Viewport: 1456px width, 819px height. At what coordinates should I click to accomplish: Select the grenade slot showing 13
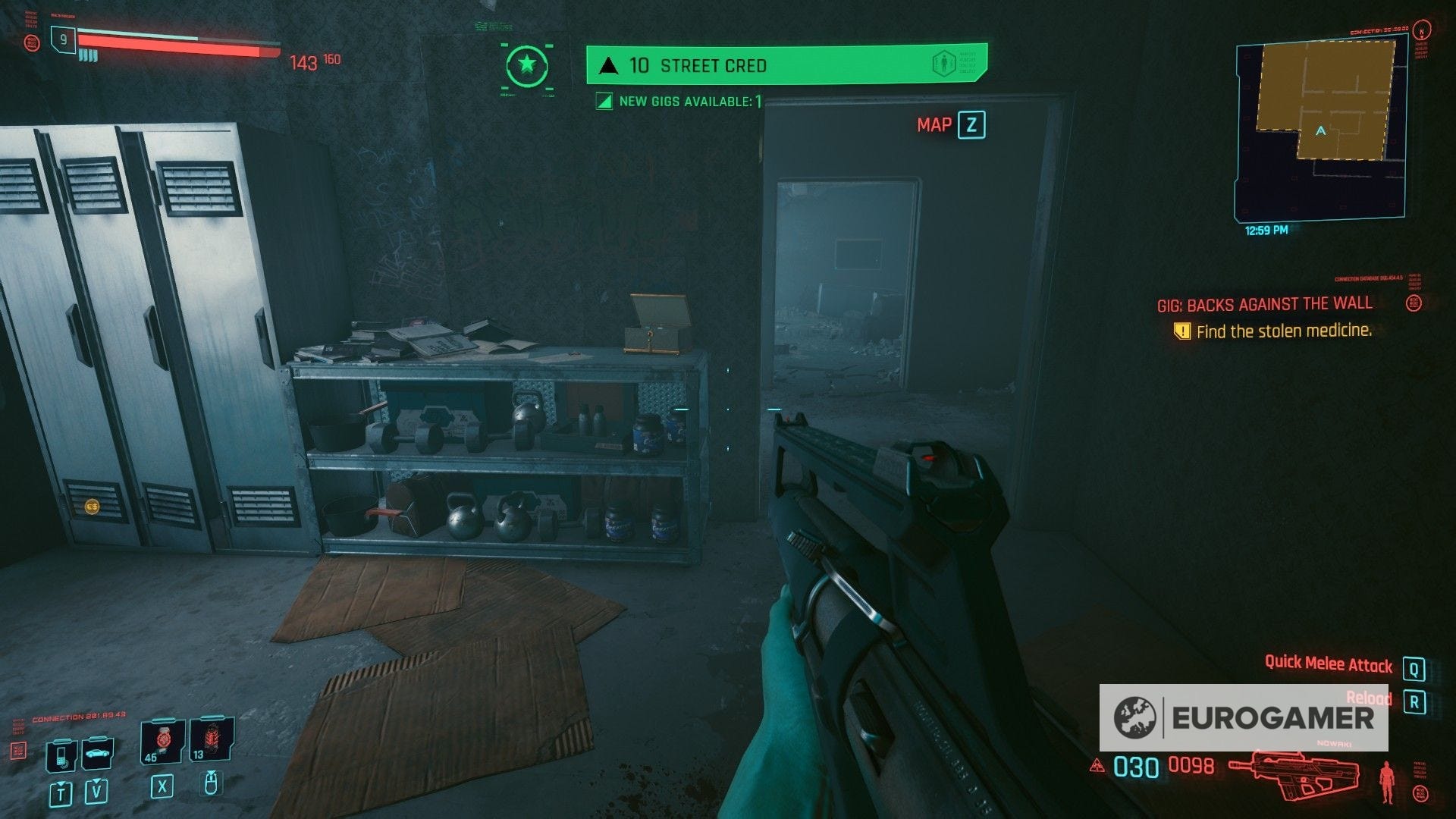[210, 741]
